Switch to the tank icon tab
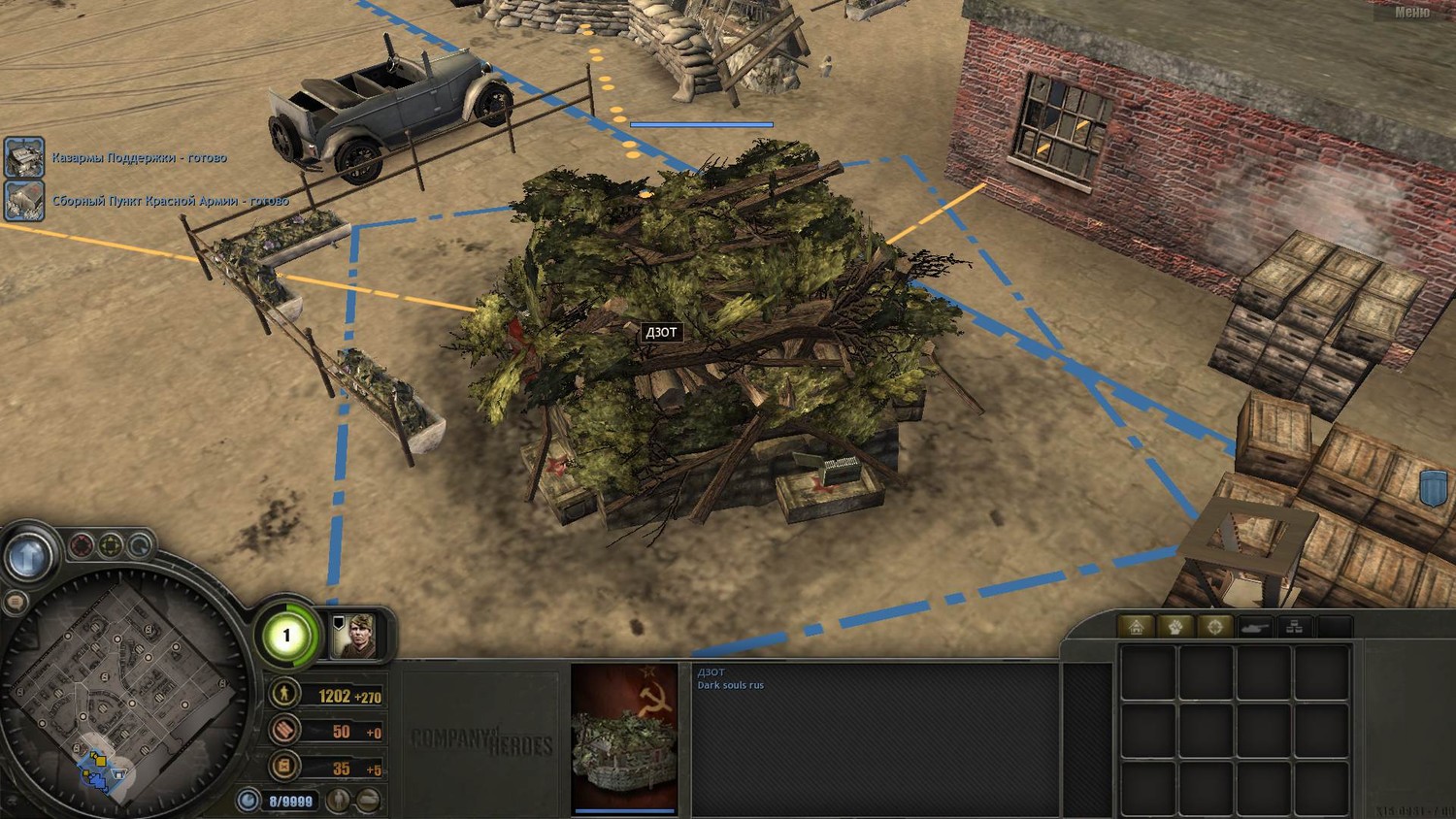This screenshot has width=1456, height=819. click(1254, 627)
